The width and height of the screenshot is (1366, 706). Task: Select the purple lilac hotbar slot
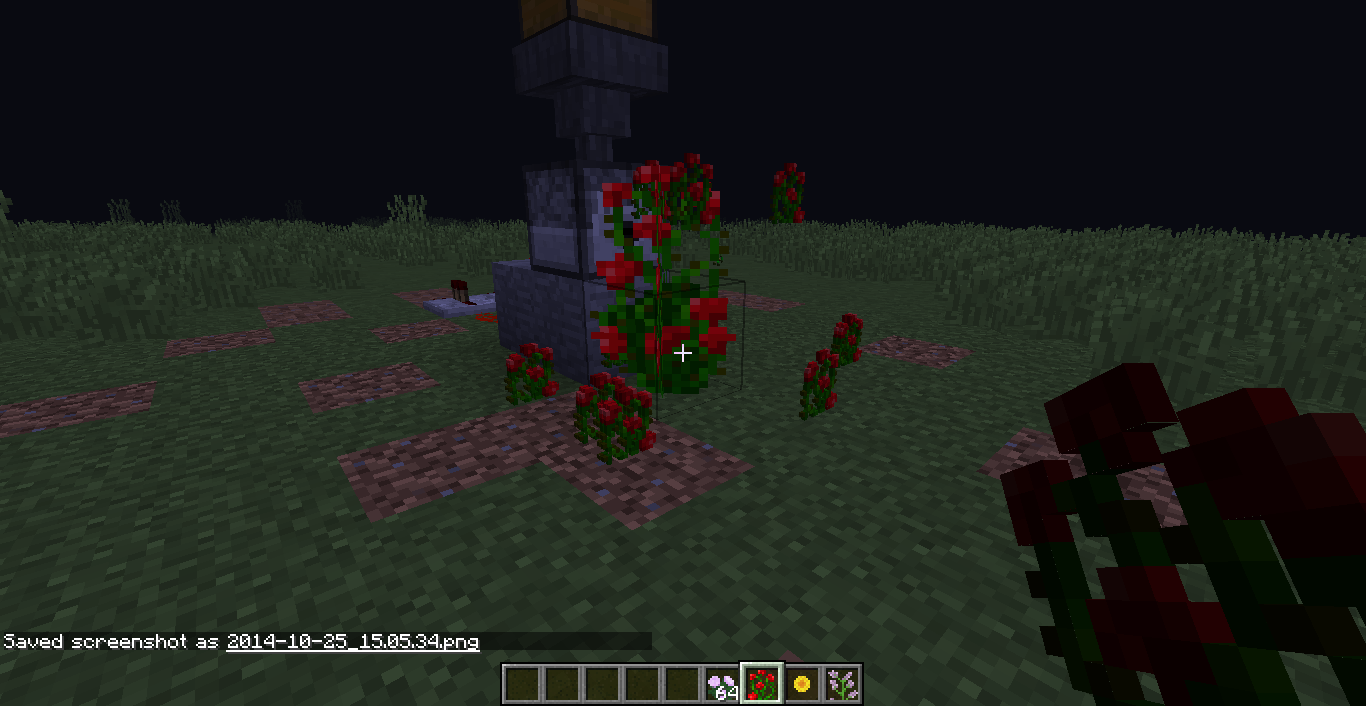pyautogui.click(x=842, y=684)
